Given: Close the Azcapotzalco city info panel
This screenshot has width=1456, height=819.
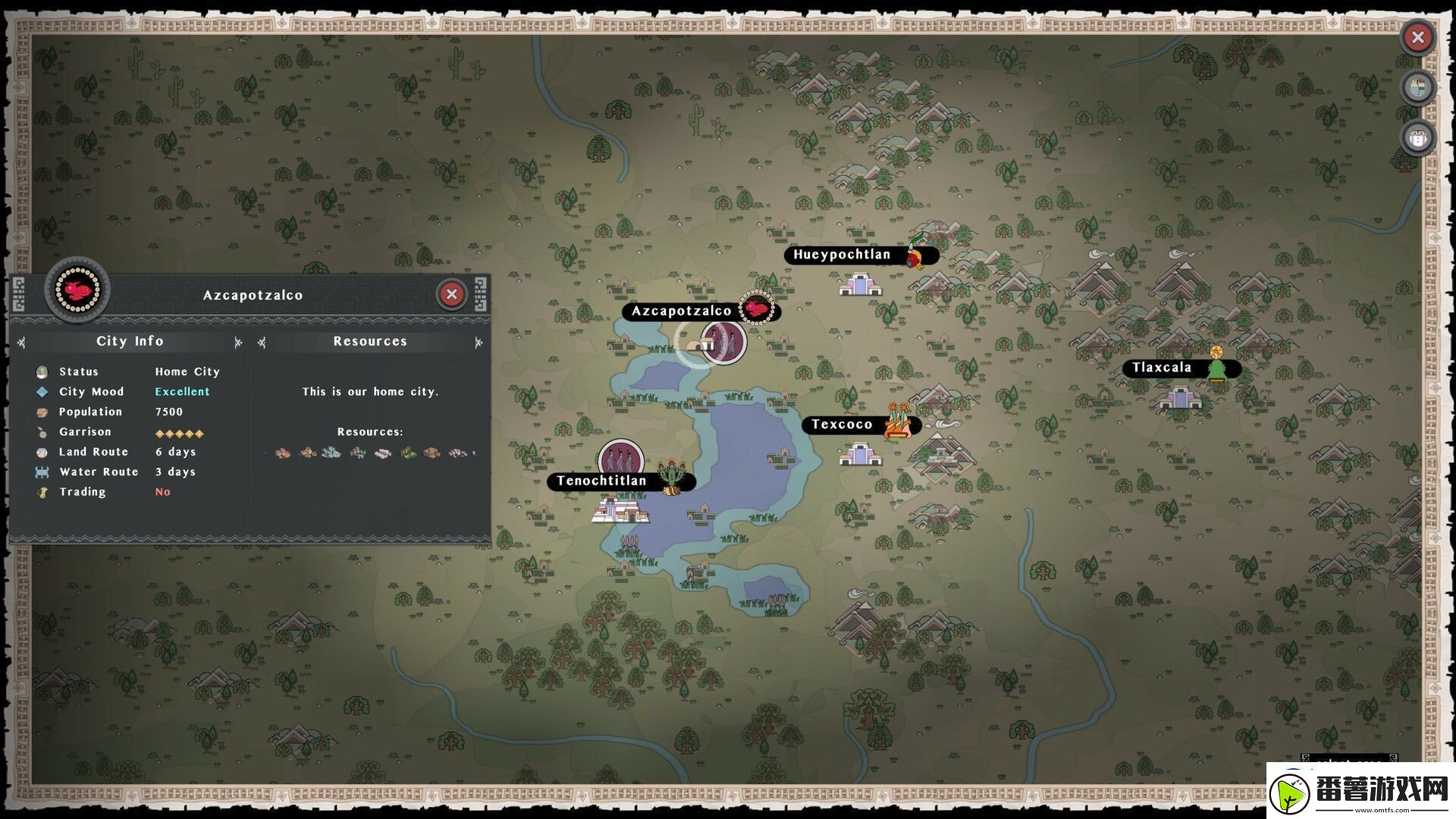Looking at the screenshot, I should point(452,294).
